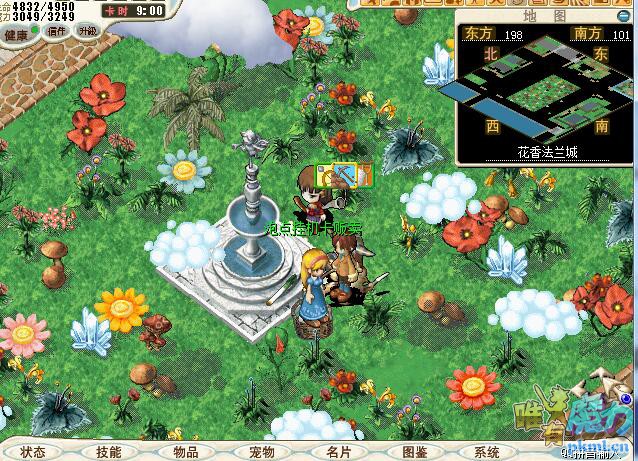Open the 图鉴 encyclopedia menu
Screen dimensions: 638x461
click(x=413, y=452)
